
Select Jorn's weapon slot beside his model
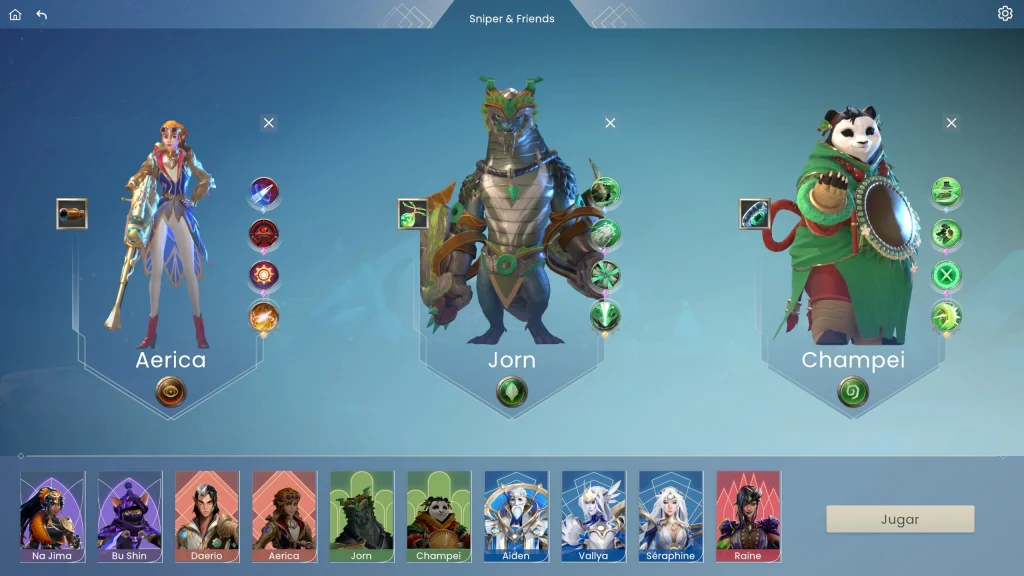(x=413, y=214)
